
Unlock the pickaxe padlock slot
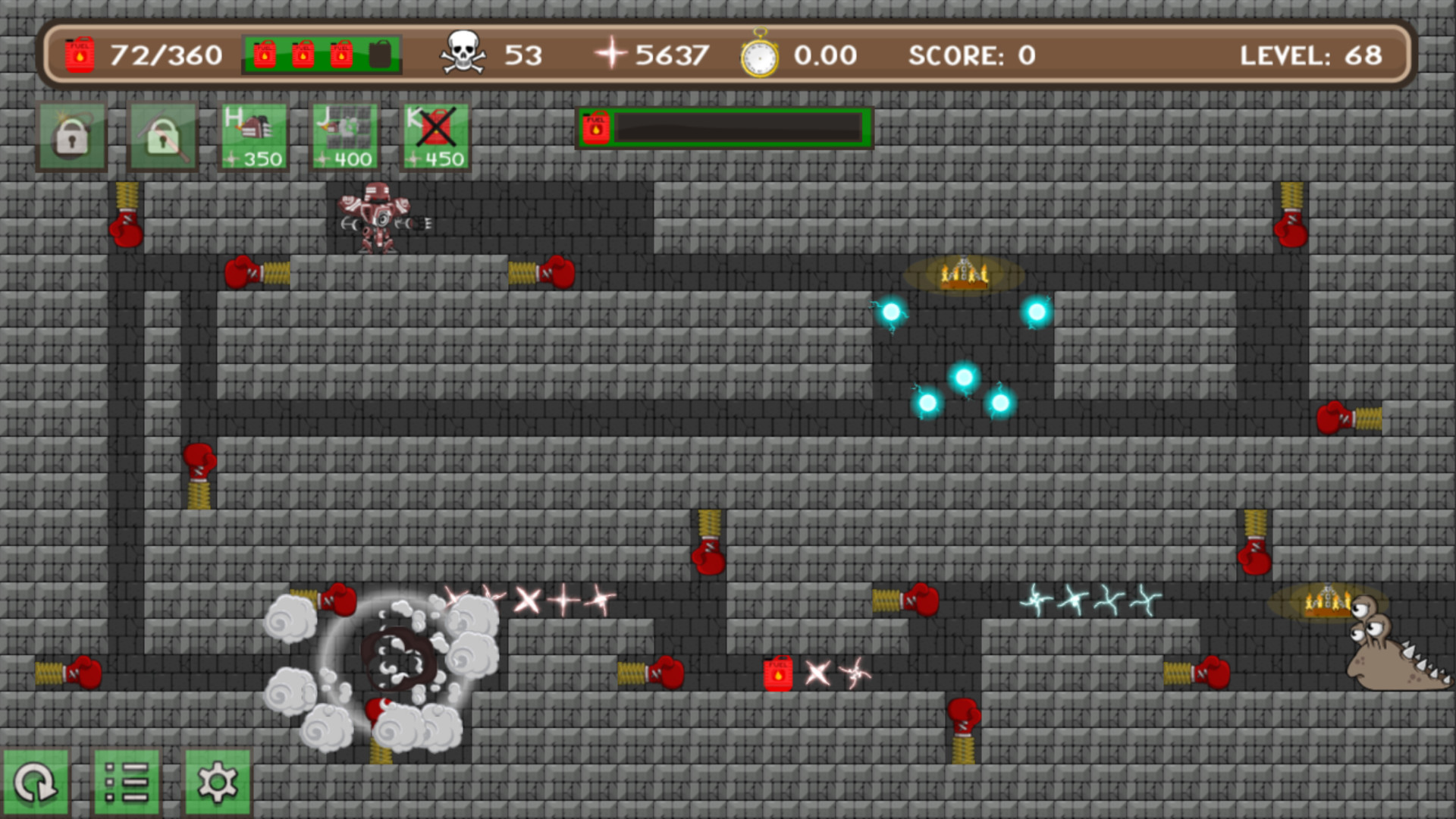pyautogui.click(x=162, y=136)
